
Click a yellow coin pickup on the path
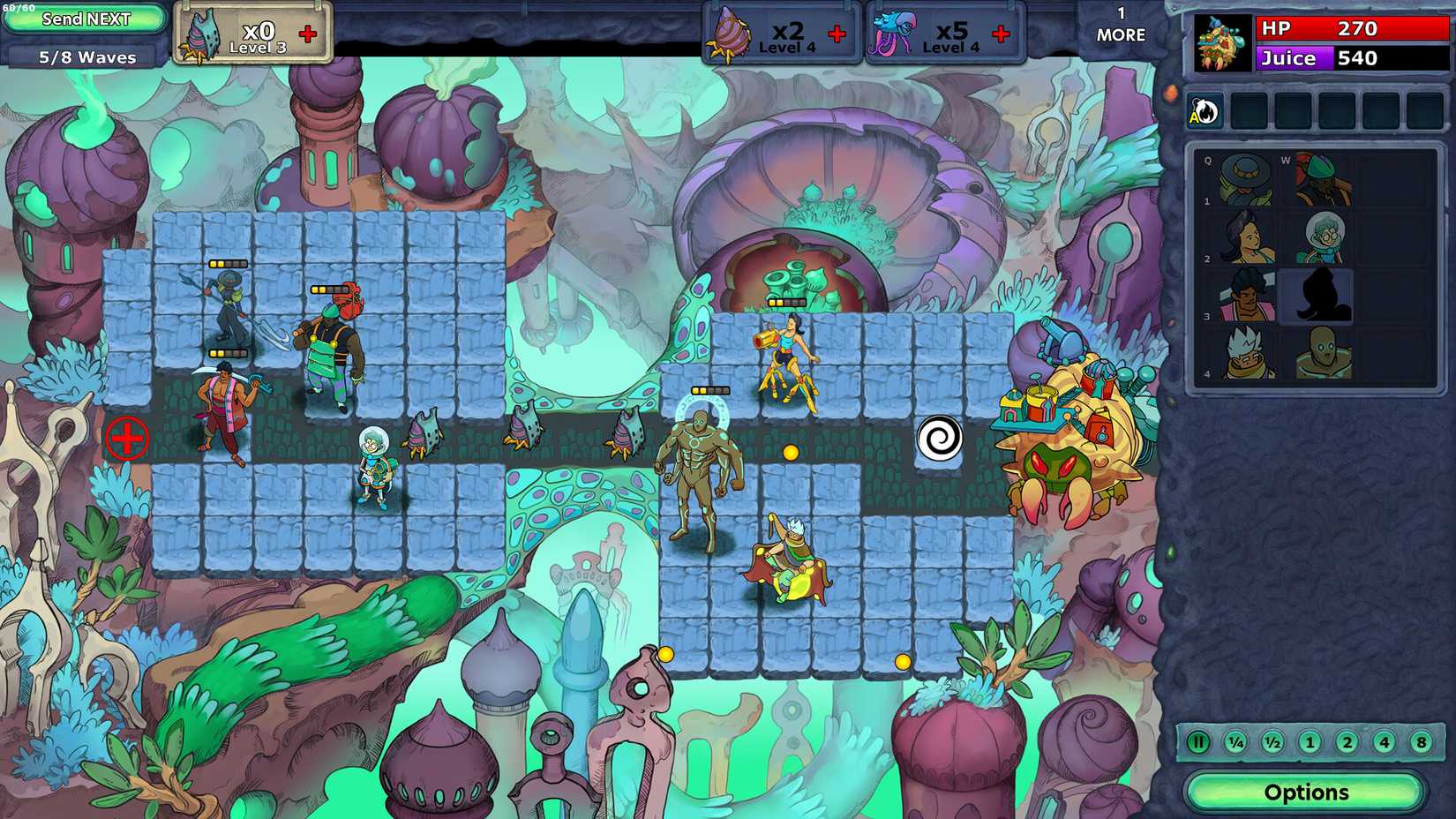[790, 453]
